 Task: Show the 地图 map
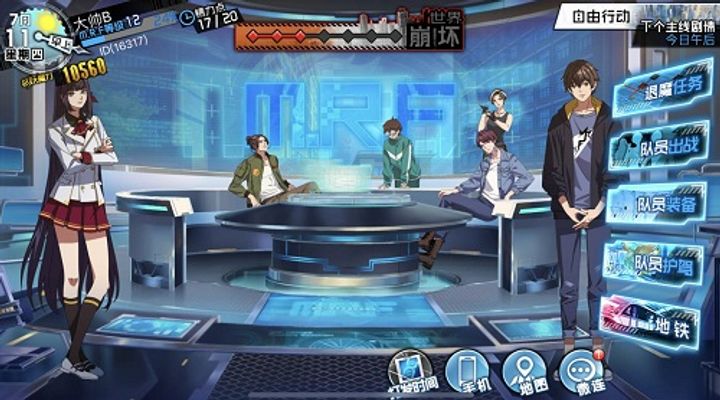click(523, 374)
